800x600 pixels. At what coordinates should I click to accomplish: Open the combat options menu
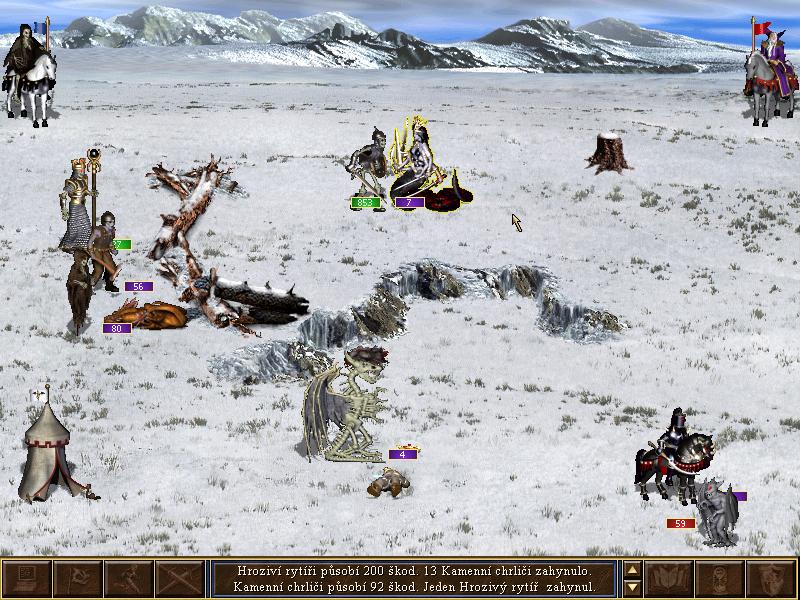tap(27, 579)
